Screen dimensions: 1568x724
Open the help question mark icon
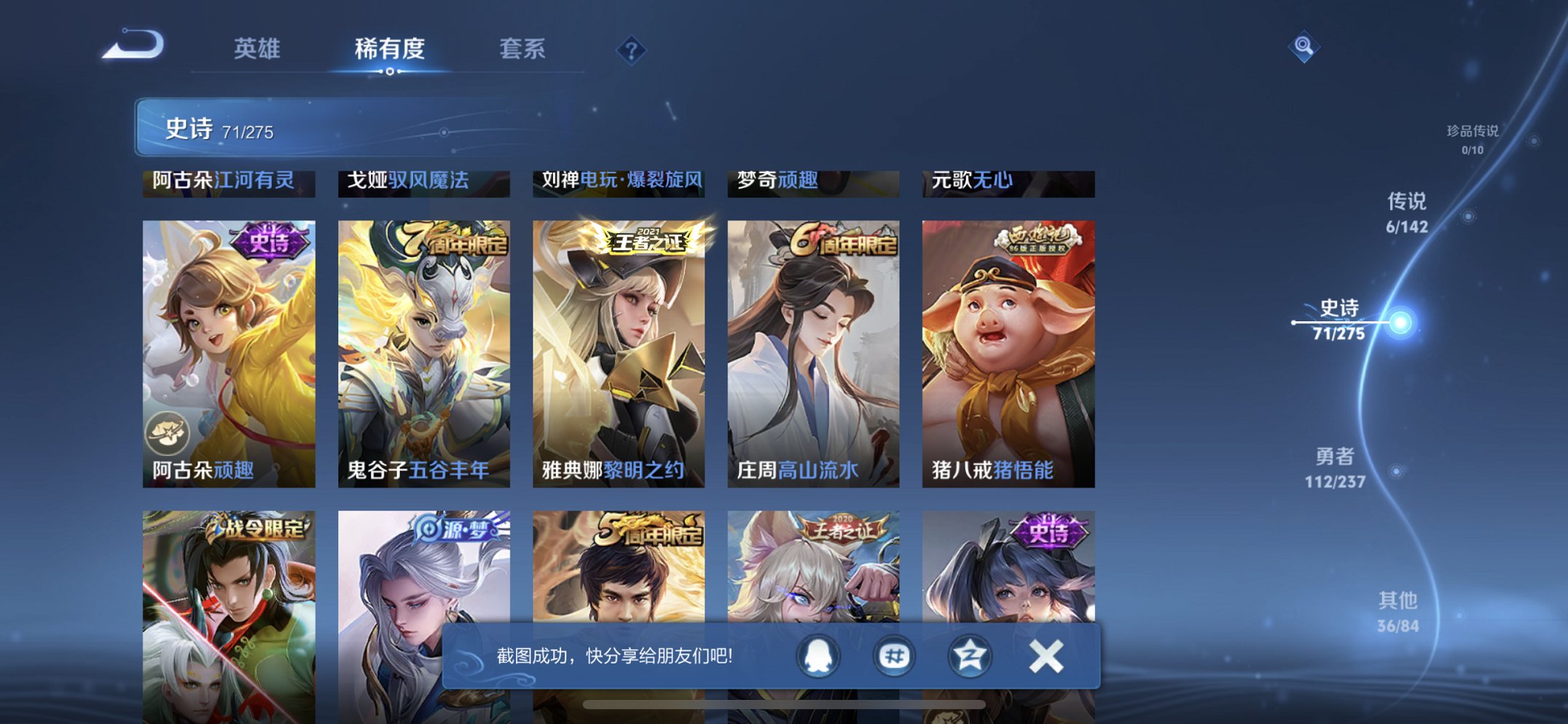[631, 50]
